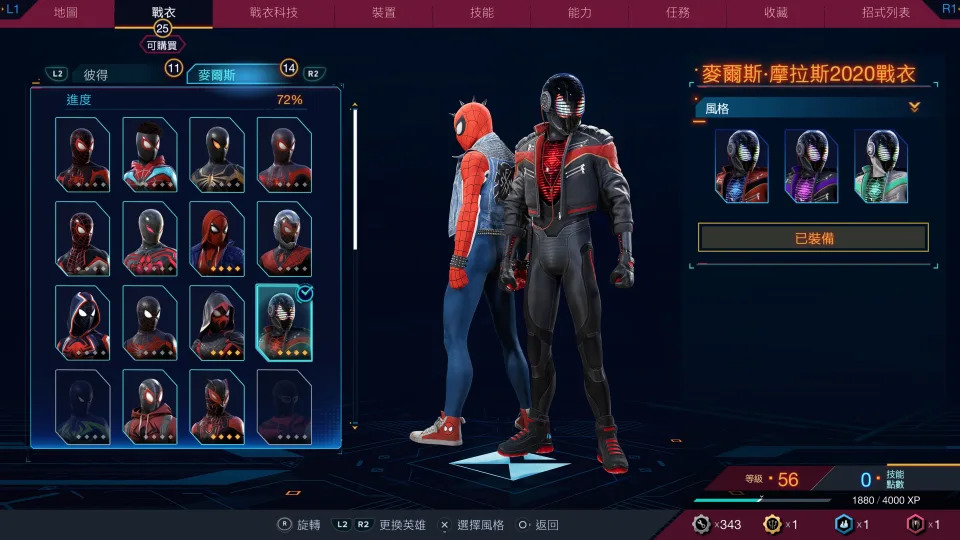The height and width of the screenshot is (540, 960).
Task: Switch to the 戰衣科技 tab
Action: [273, 13]
